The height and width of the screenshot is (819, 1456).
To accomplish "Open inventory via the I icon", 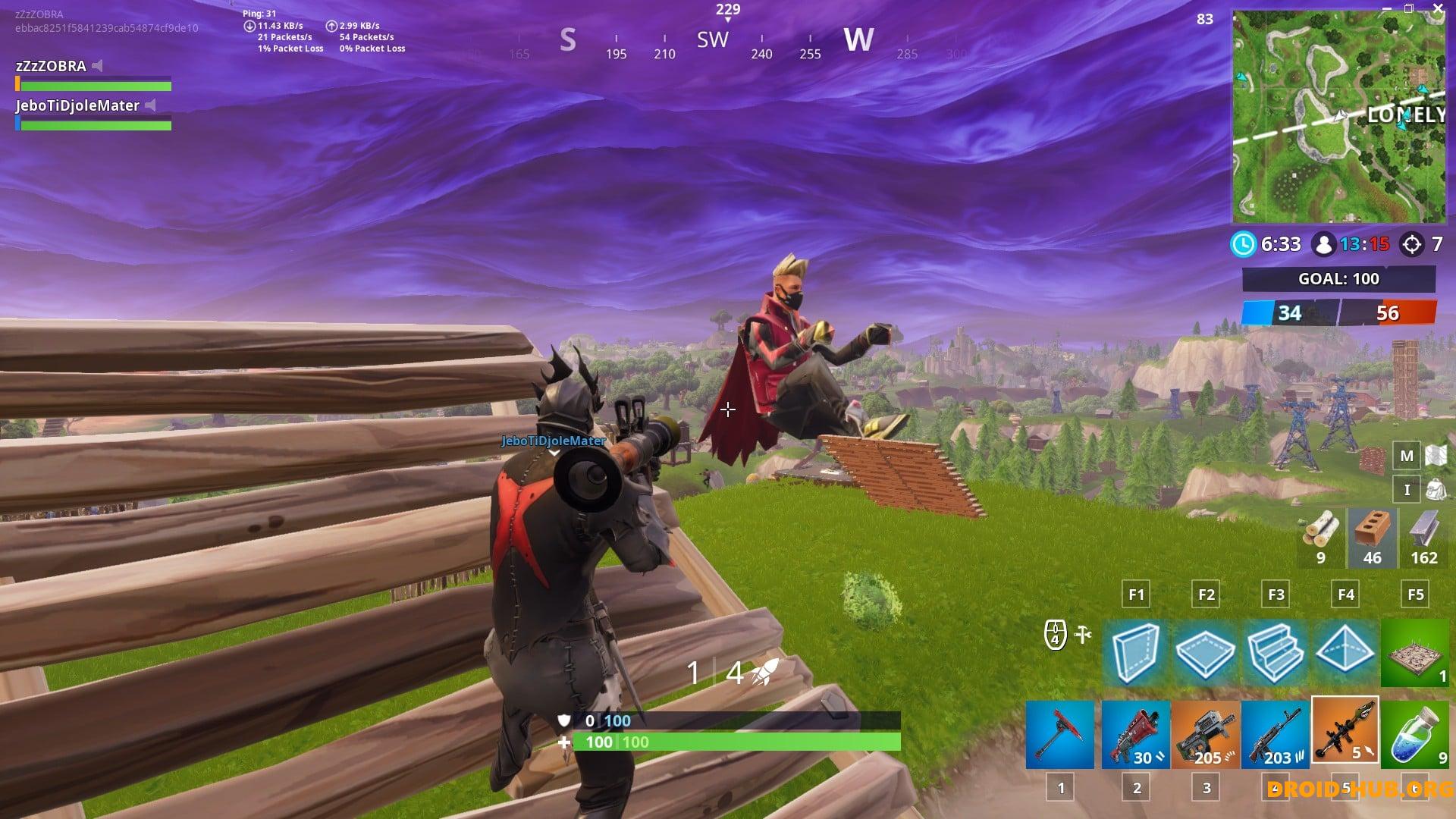I will (x=1406, y=490).
